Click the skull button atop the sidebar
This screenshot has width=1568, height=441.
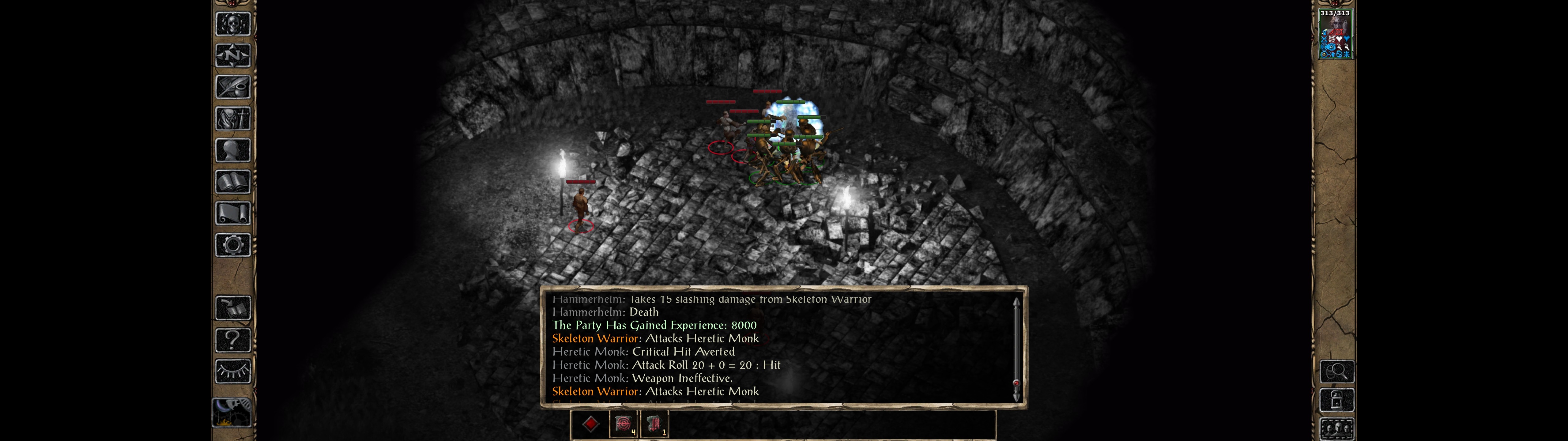(x=232, y=24)
